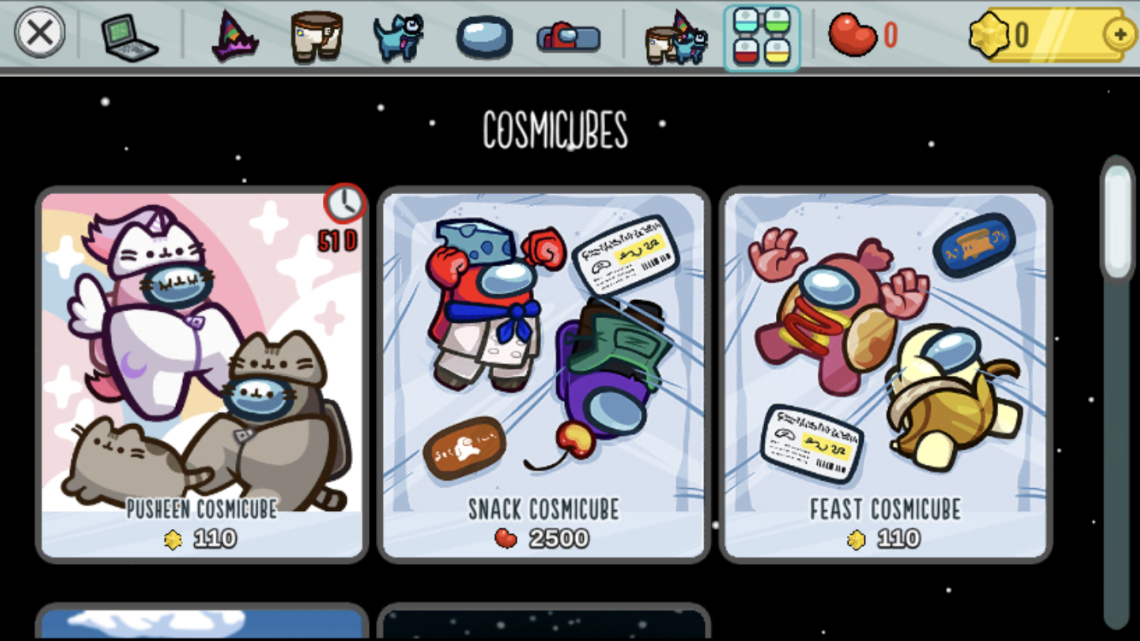1140x641 pixels.
Task: Select the Cosmicubes tab
Action: pyautogui.click(x=762, y=38)
